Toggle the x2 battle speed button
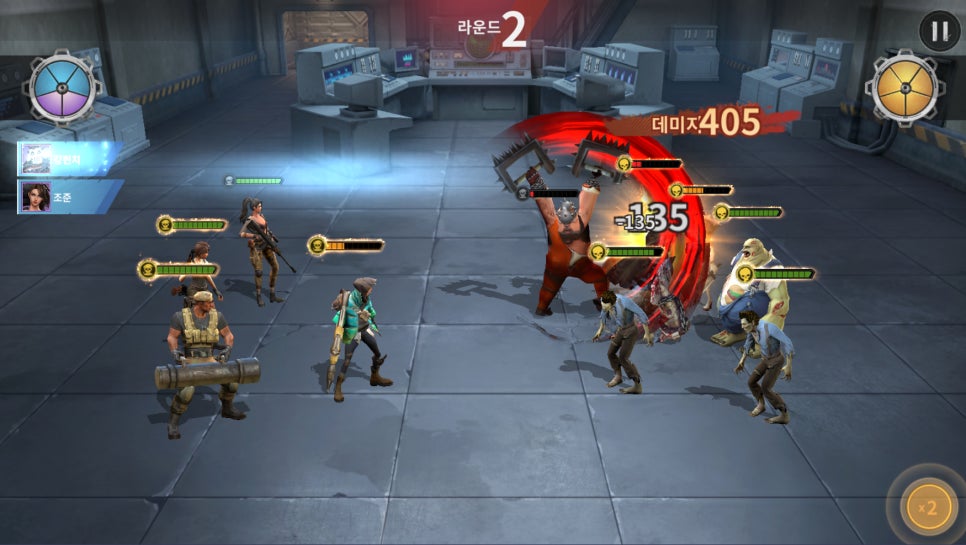The width and height of the screenshot is (966, 545). [929, 508]
